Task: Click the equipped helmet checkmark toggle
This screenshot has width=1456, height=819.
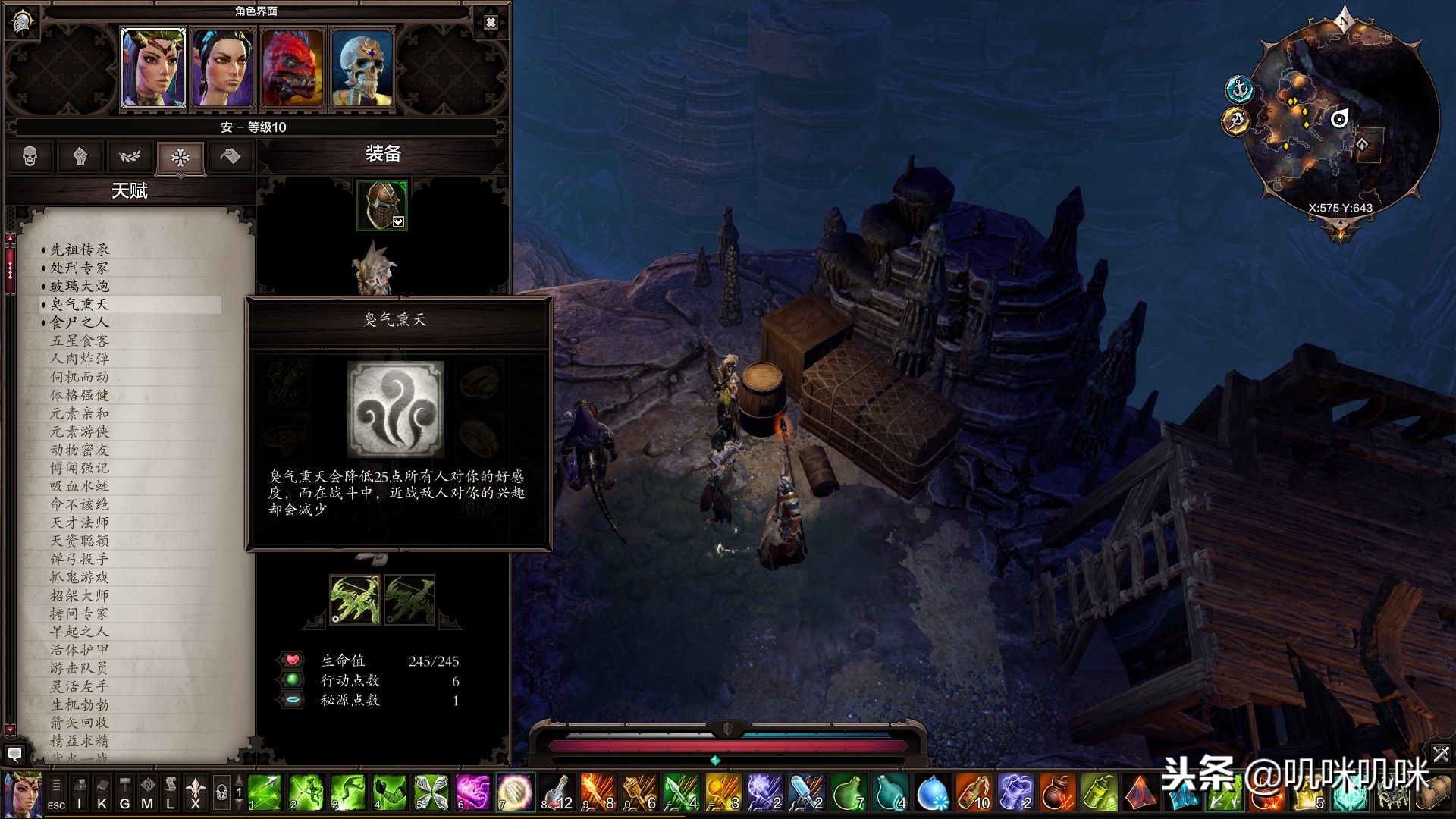Action: [x=397, y=221]
